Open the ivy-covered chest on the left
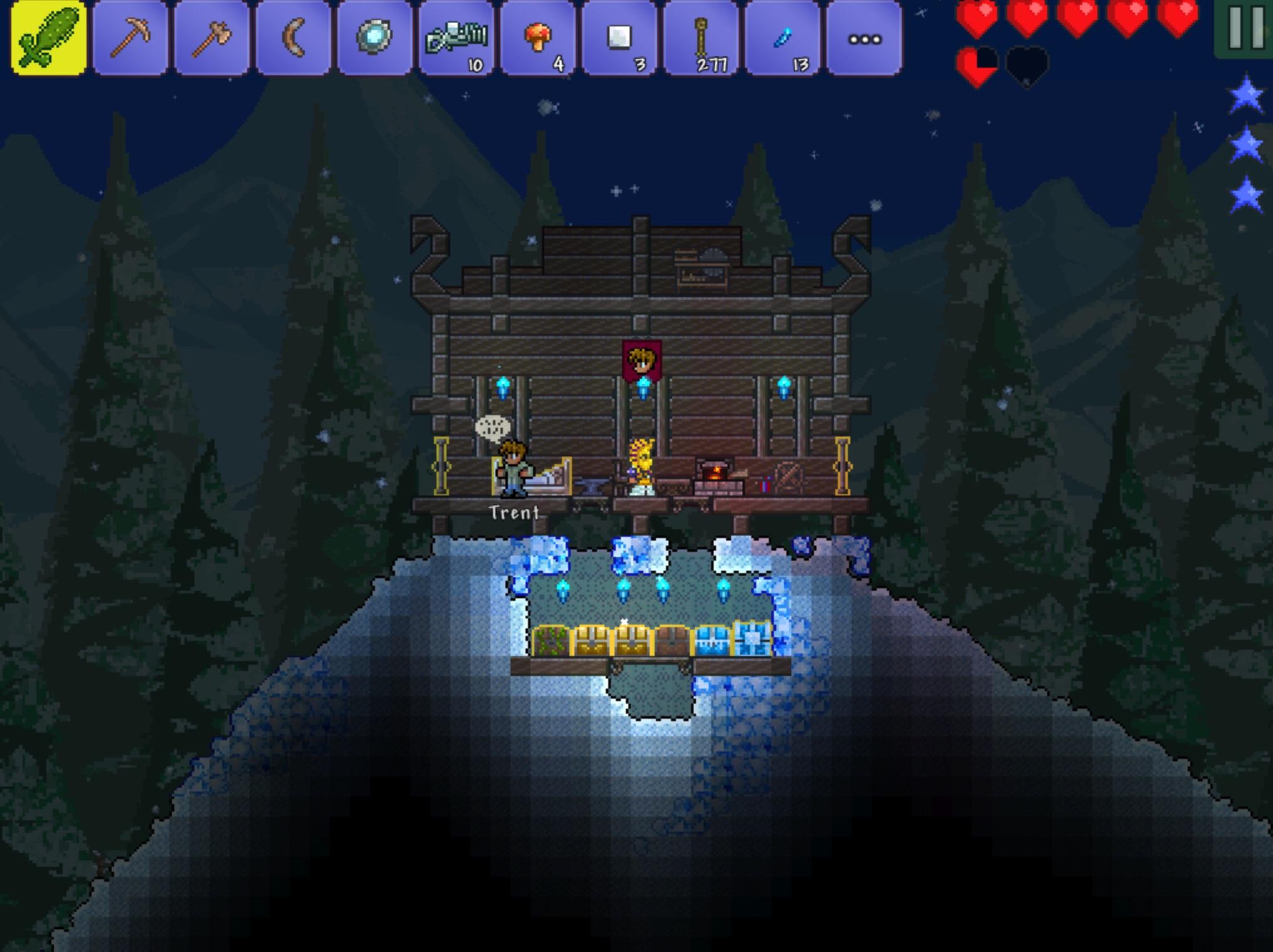The width and height of the screenshot is (1273, 952). coord(551,638)
